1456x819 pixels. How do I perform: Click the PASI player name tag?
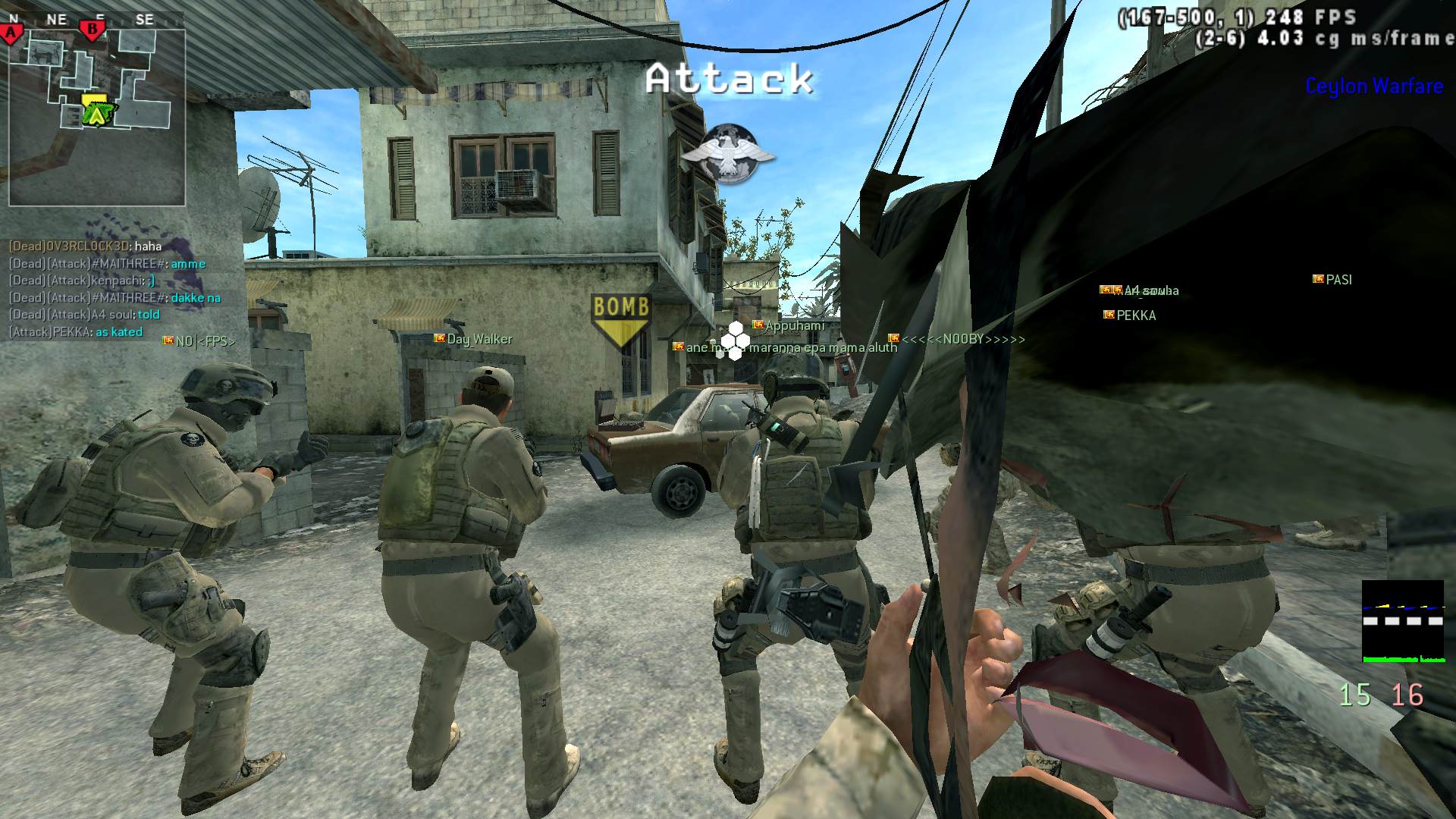pyautogui.click(x=1338, y=280)
